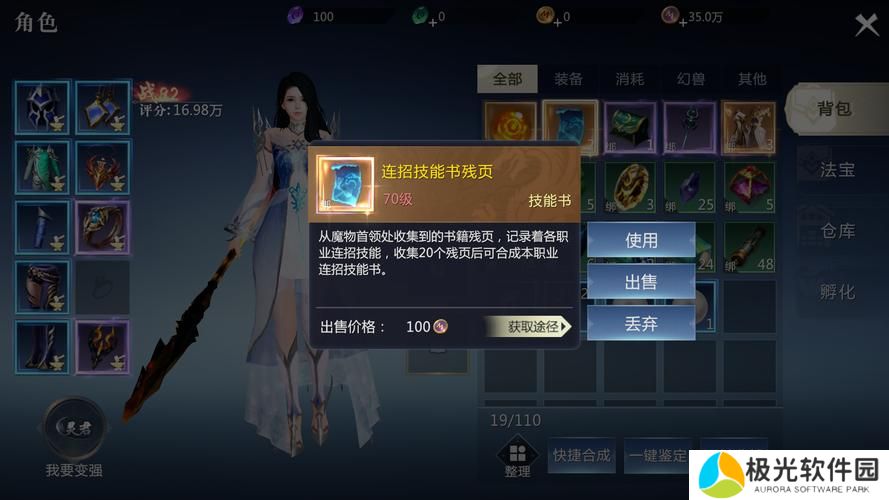Select the spyglass item with count 48
Image resolution: width=889 pixels, height=500 pixels.
point(749,246)
